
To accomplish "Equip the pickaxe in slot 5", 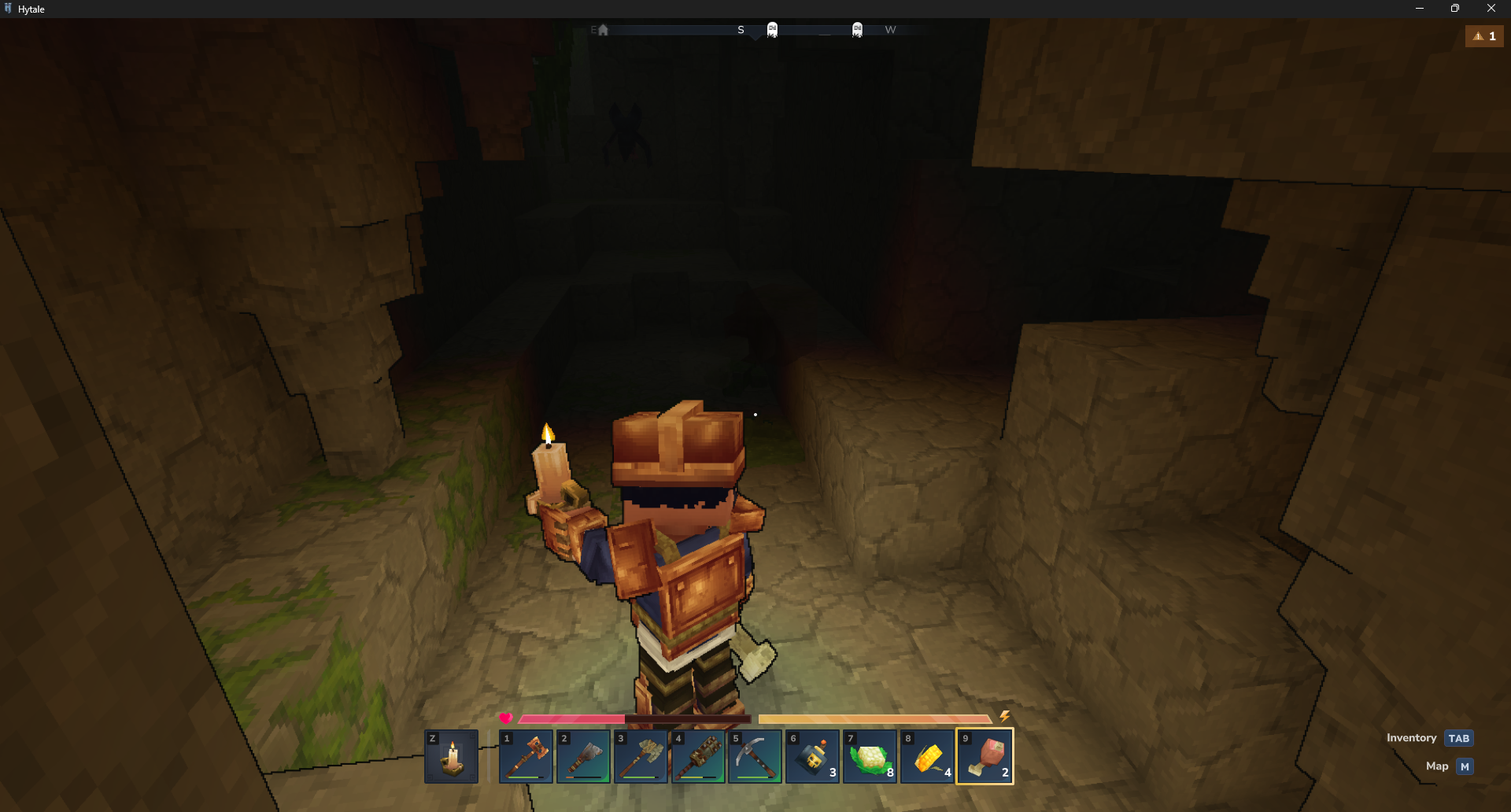I will click(x=755, y=757).
